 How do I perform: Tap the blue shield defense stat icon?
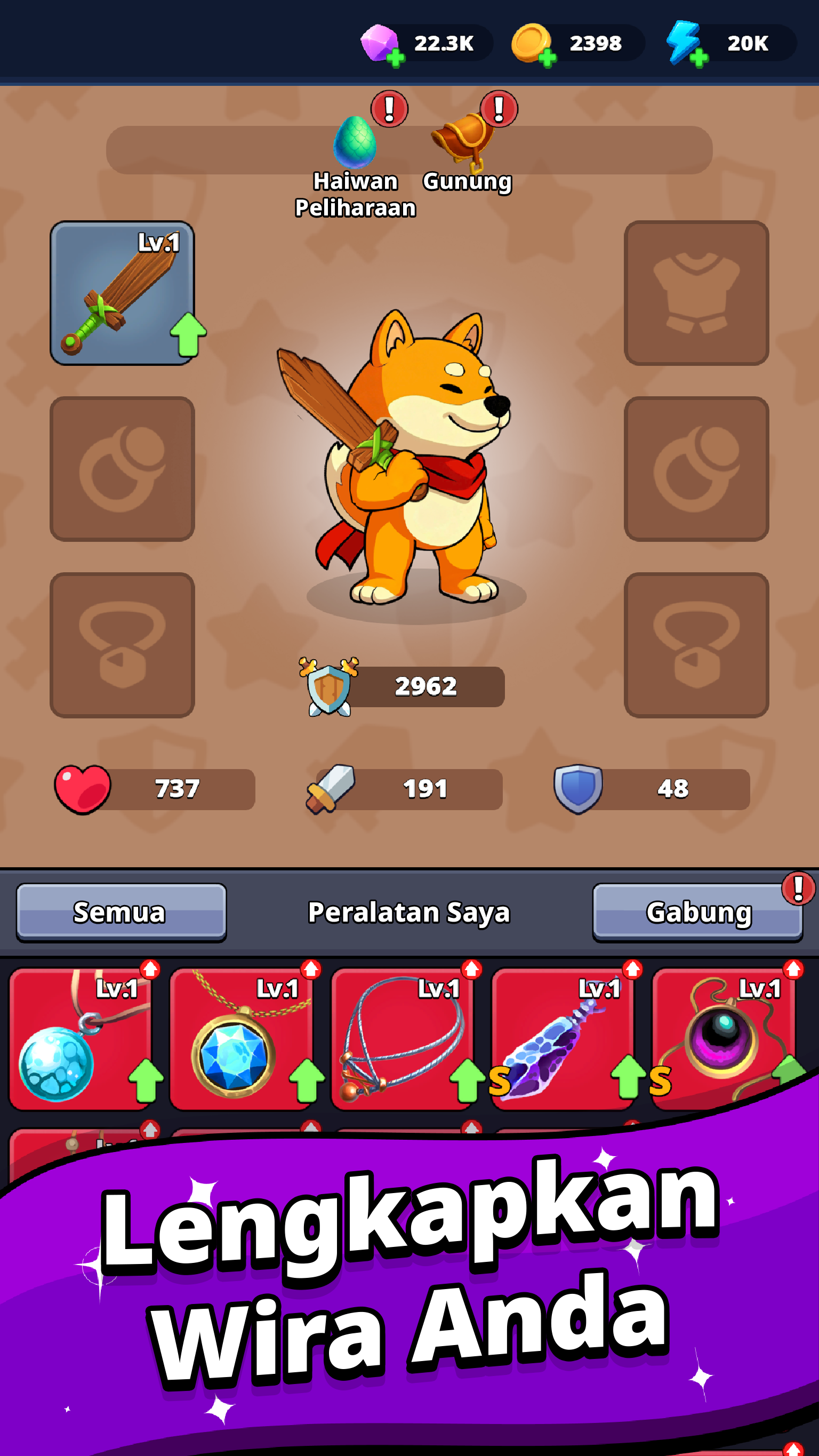click(576, 788)
